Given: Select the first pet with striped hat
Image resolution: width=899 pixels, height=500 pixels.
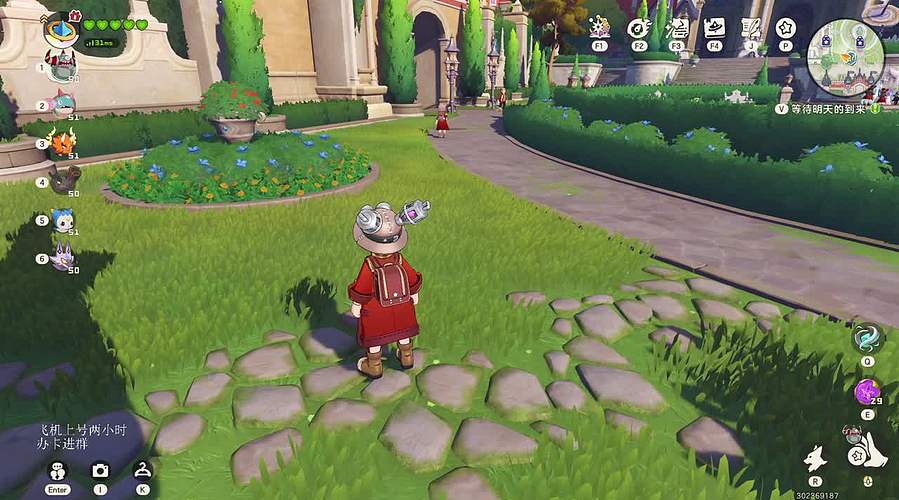Looking at the screenshot, I should point(63,66).
